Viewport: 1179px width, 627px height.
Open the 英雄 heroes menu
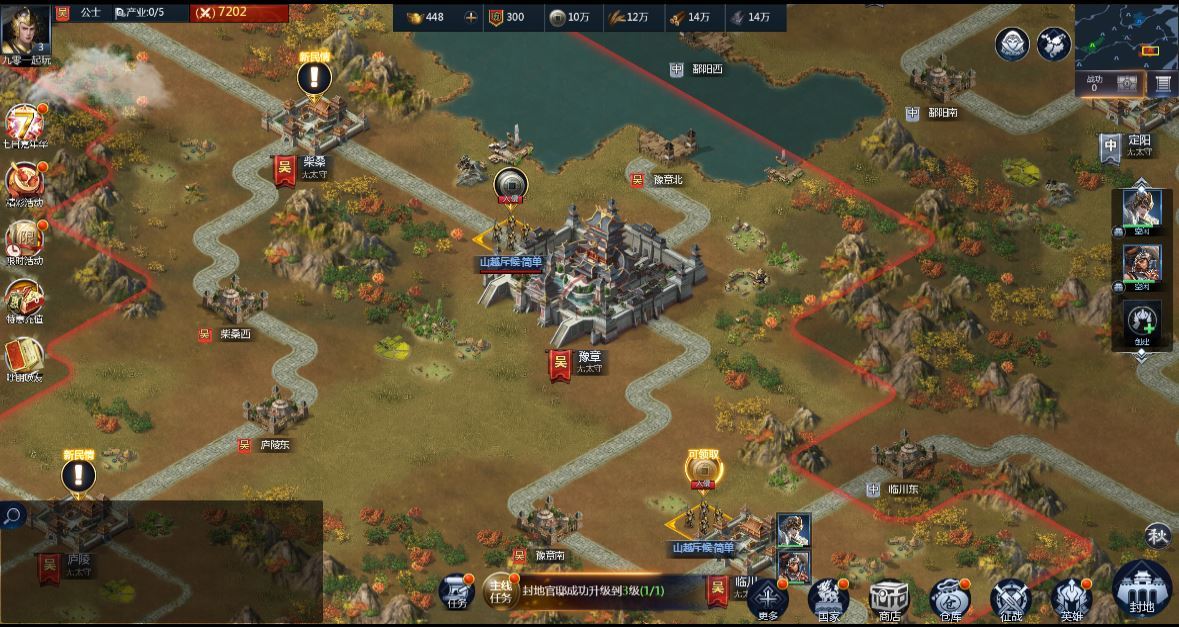click(1071, 597)
